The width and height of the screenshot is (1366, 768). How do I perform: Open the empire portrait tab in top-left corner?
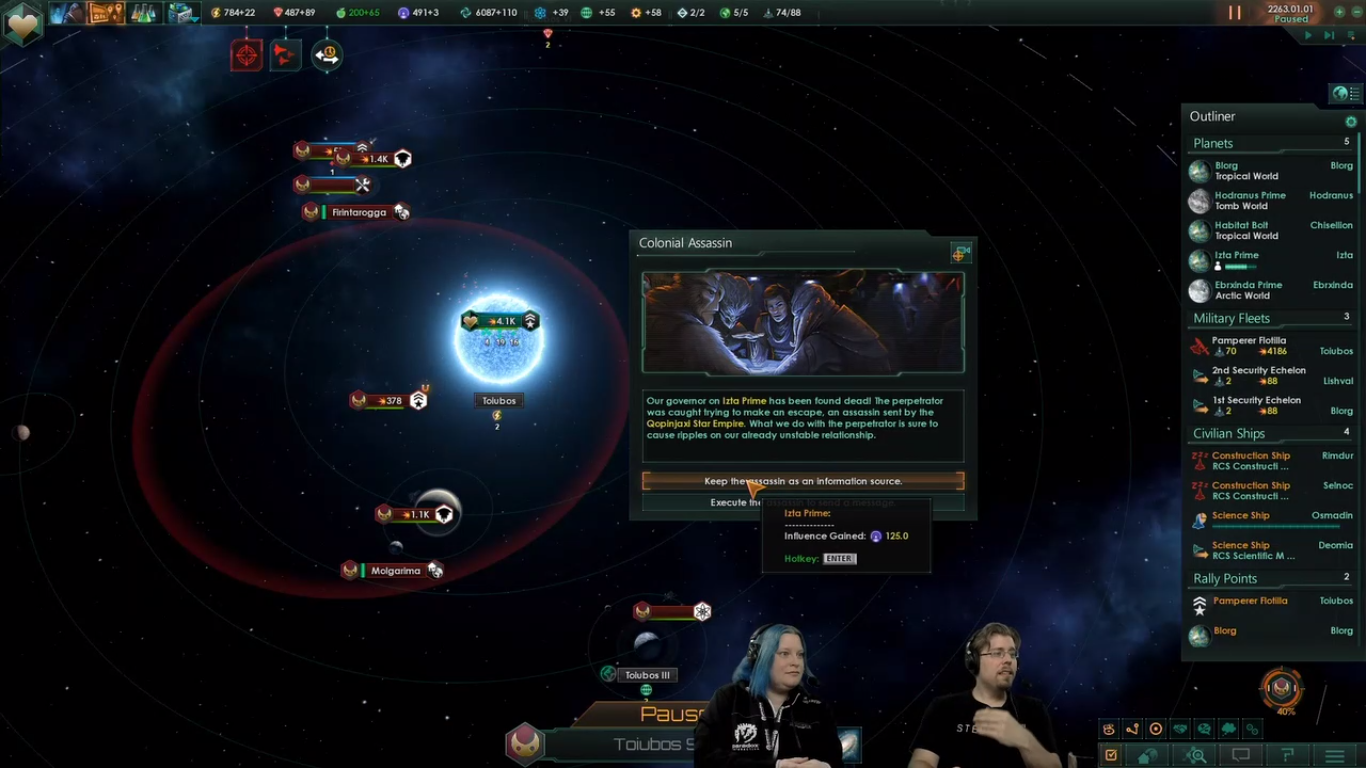(x=22, y=23)
